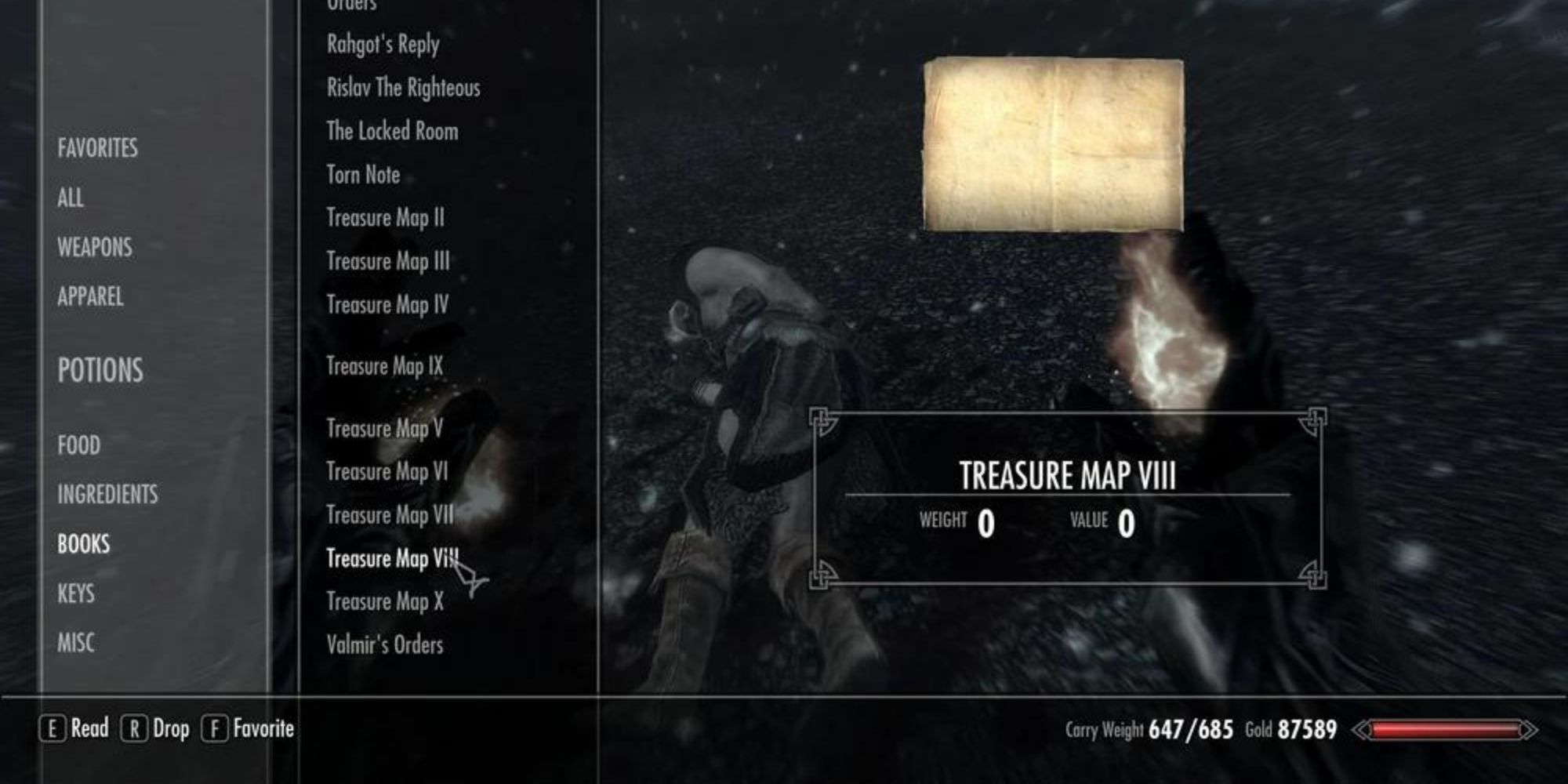The width and height of the screenshot is (1568, 784).
Task: Switch to the KEYS tab
Action: [x=75, y=593]
